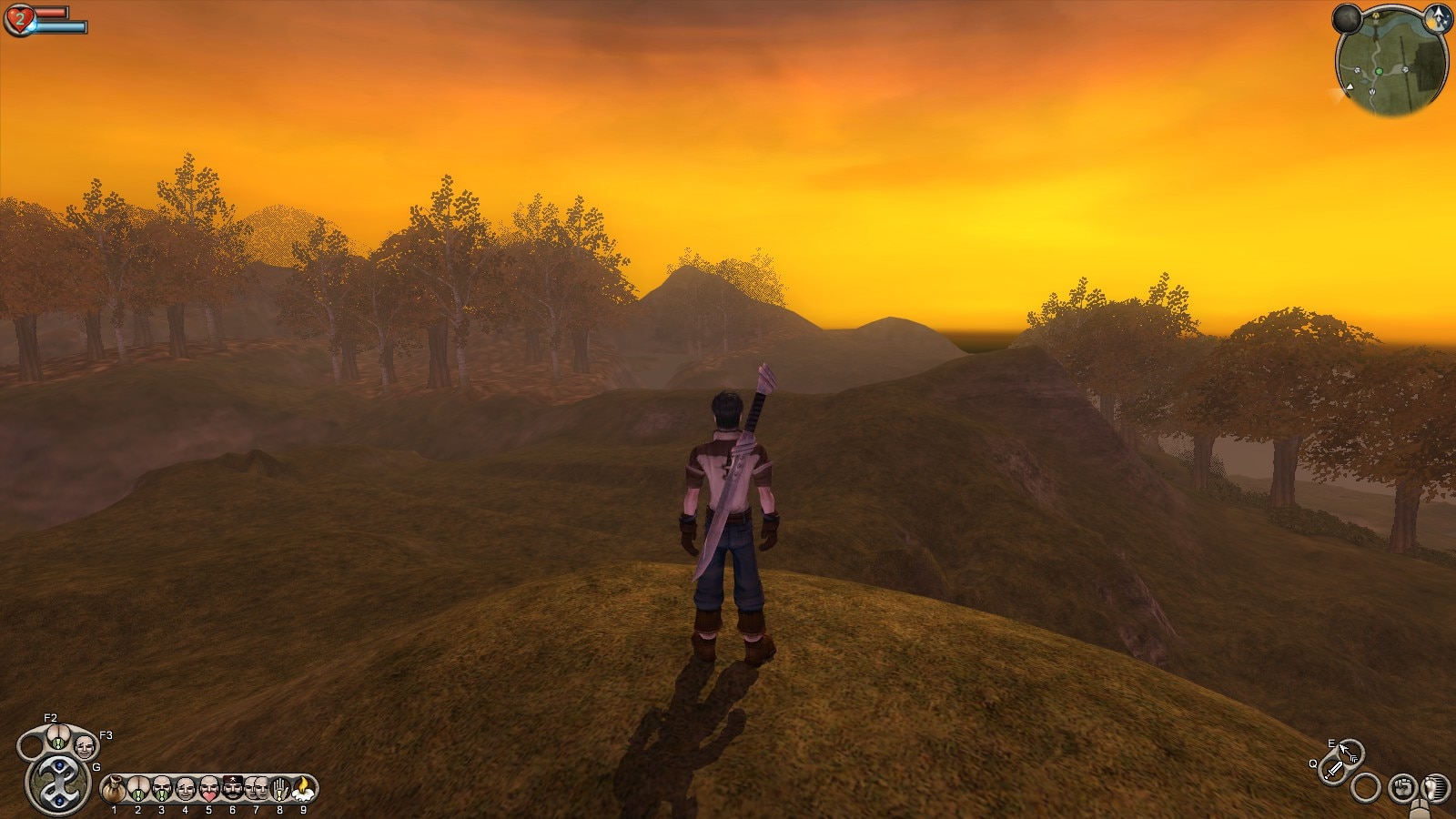This screenshot has width=1456, height=819.
Task: Click the day-night compass dial on the minimap
Action: tap(1439, 17)
